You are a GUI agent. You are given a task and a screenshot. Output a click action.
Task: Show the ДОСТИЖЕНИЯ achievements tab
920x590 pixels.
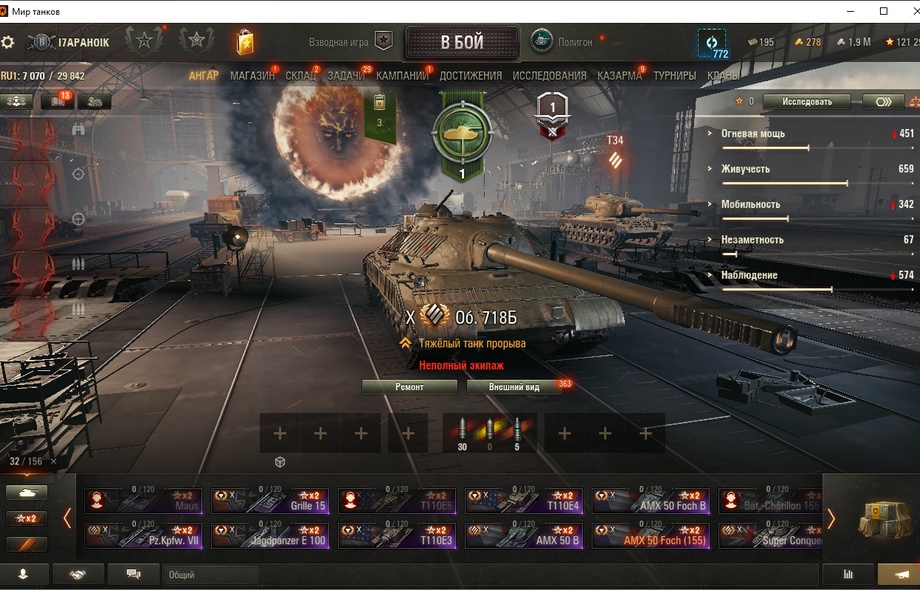pos(470,76)
